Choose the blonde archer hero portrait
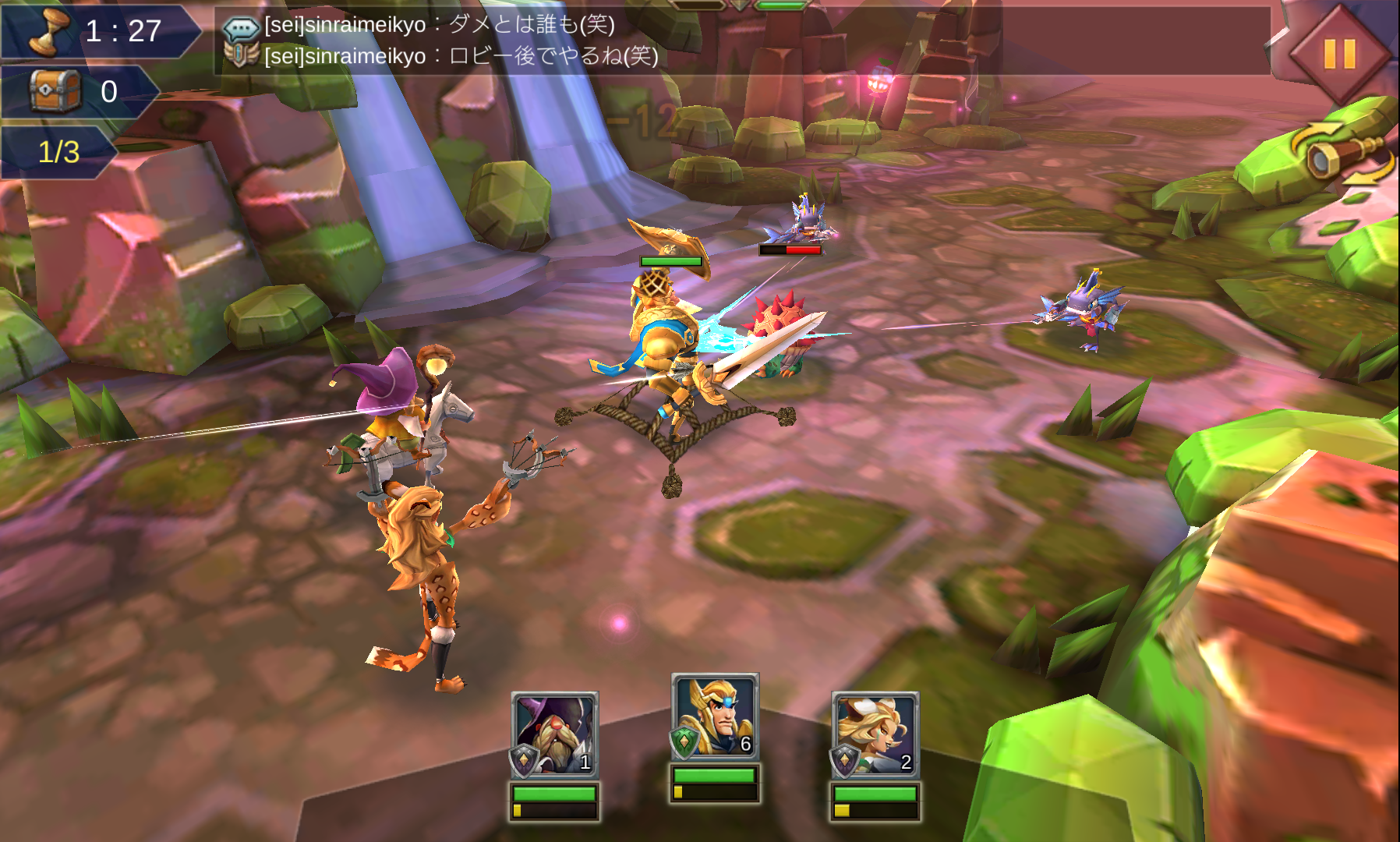Image resolution: width=1400 pixels, height=842 pixels. pyautogui.click(x=875, y=734)
